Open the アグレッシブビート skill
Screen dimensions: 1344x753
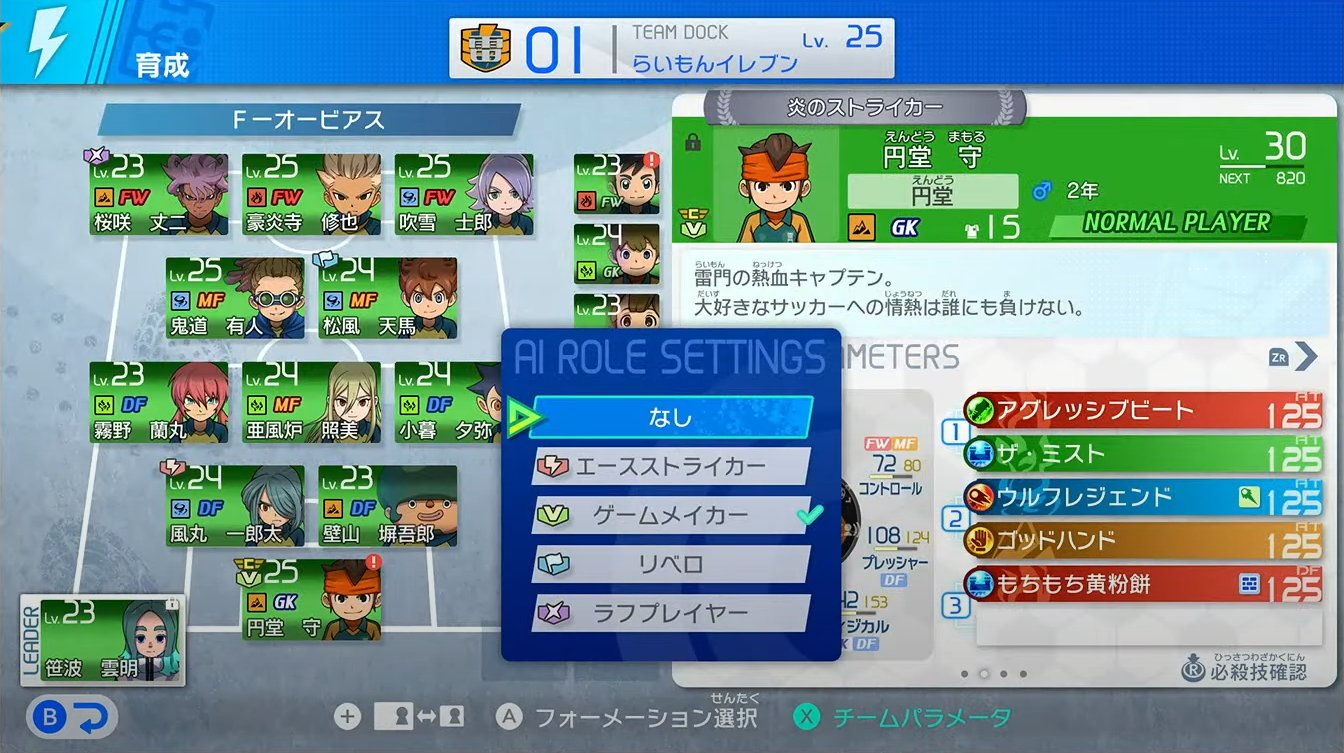click(1140, 411)
